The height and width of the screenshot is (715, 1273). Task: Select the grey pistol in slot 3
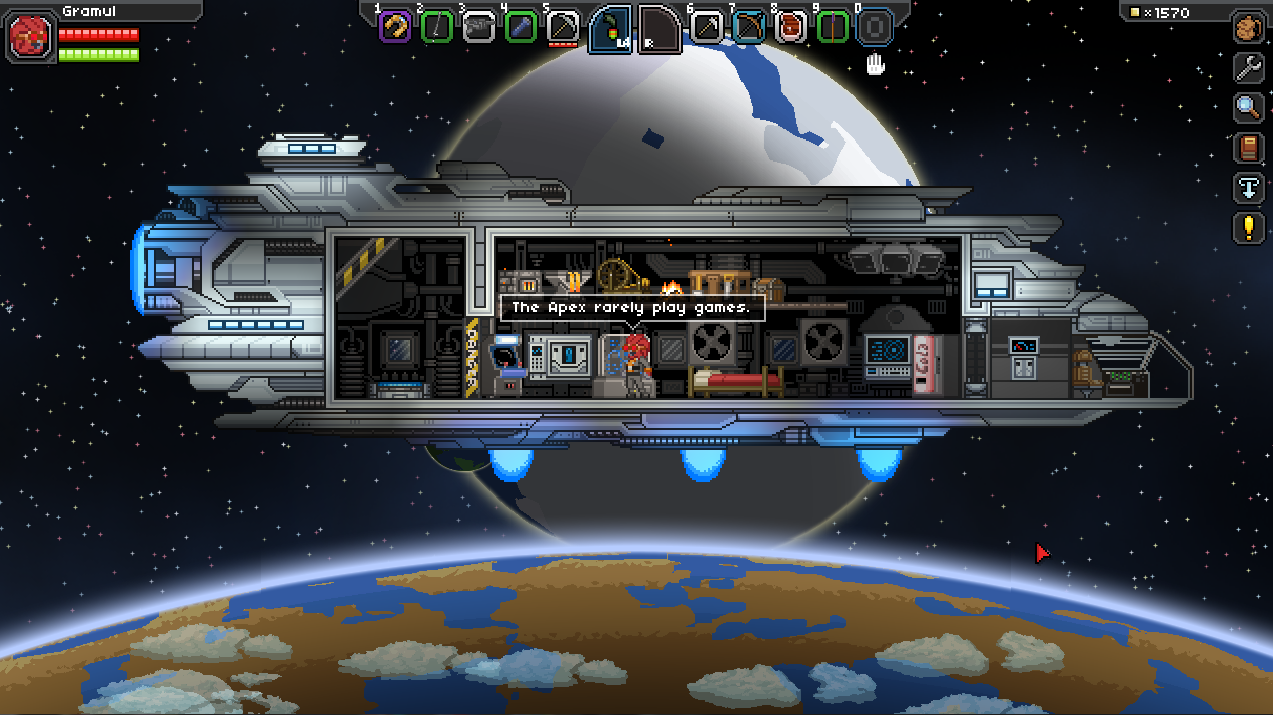tap(479, 27)
